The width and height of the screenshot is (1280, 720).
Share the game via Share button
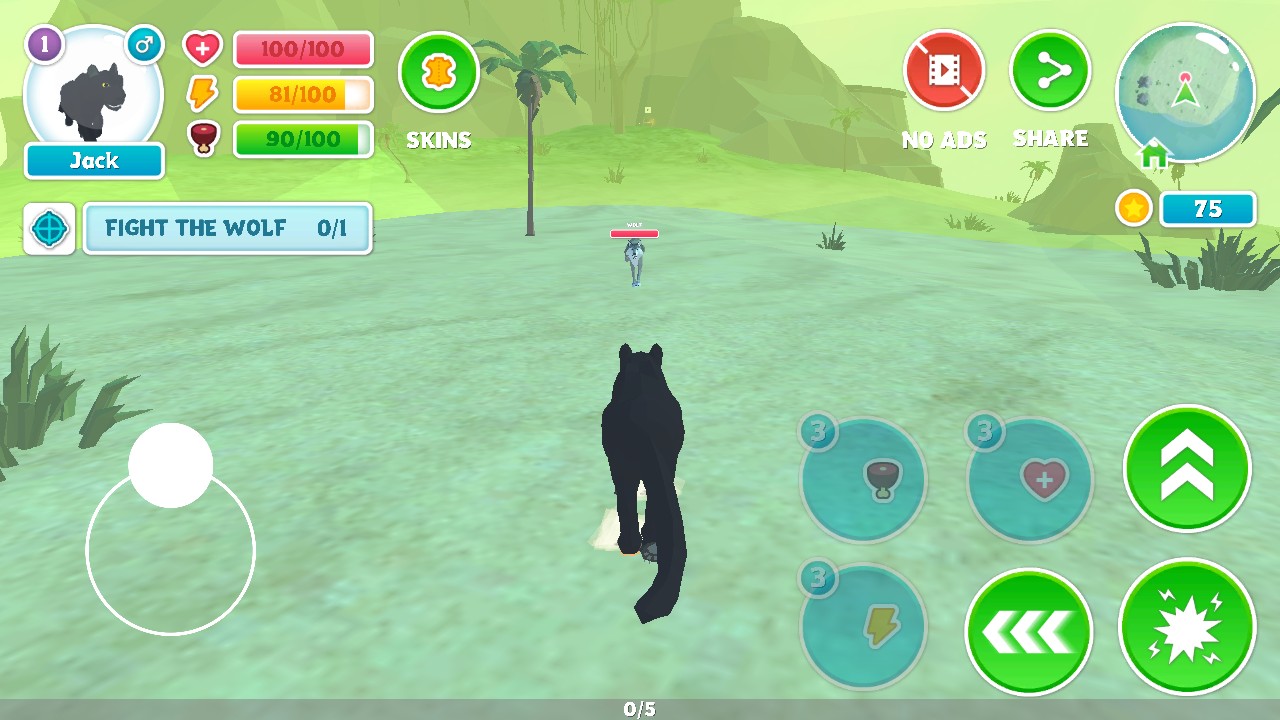[x=1050, y=70]
